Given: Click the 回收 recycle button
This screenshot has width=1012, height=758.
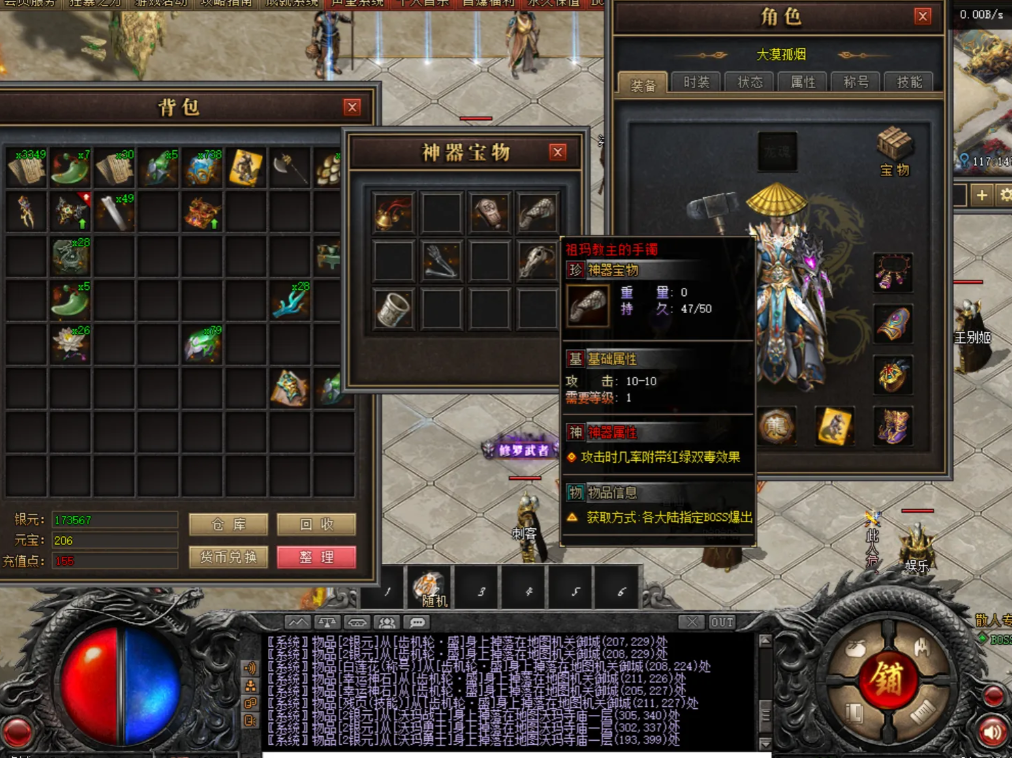Looking at the screenshot, I should tap(316, 524).
